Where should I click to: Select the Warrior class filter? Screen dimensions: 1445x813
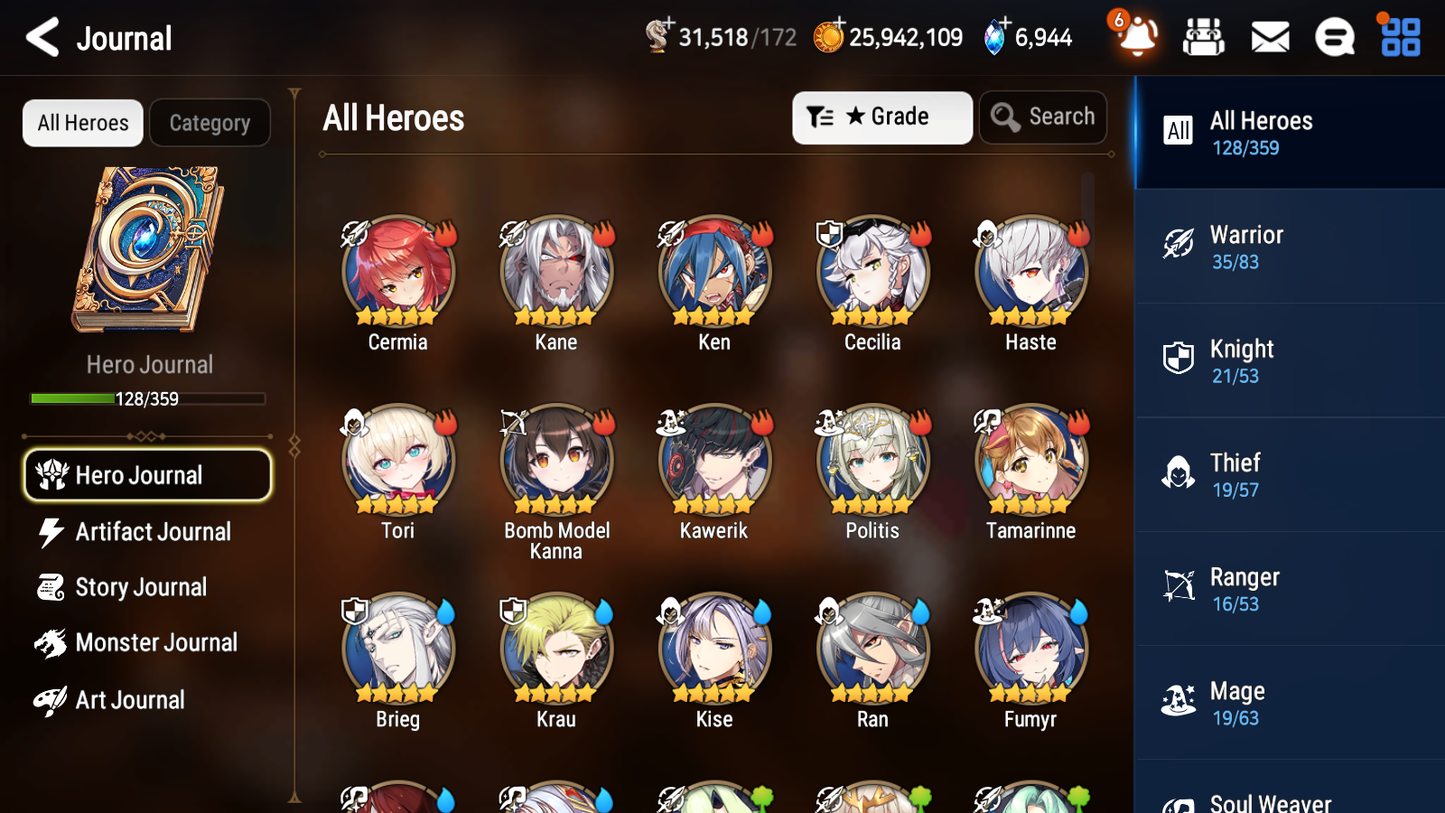1288,246
